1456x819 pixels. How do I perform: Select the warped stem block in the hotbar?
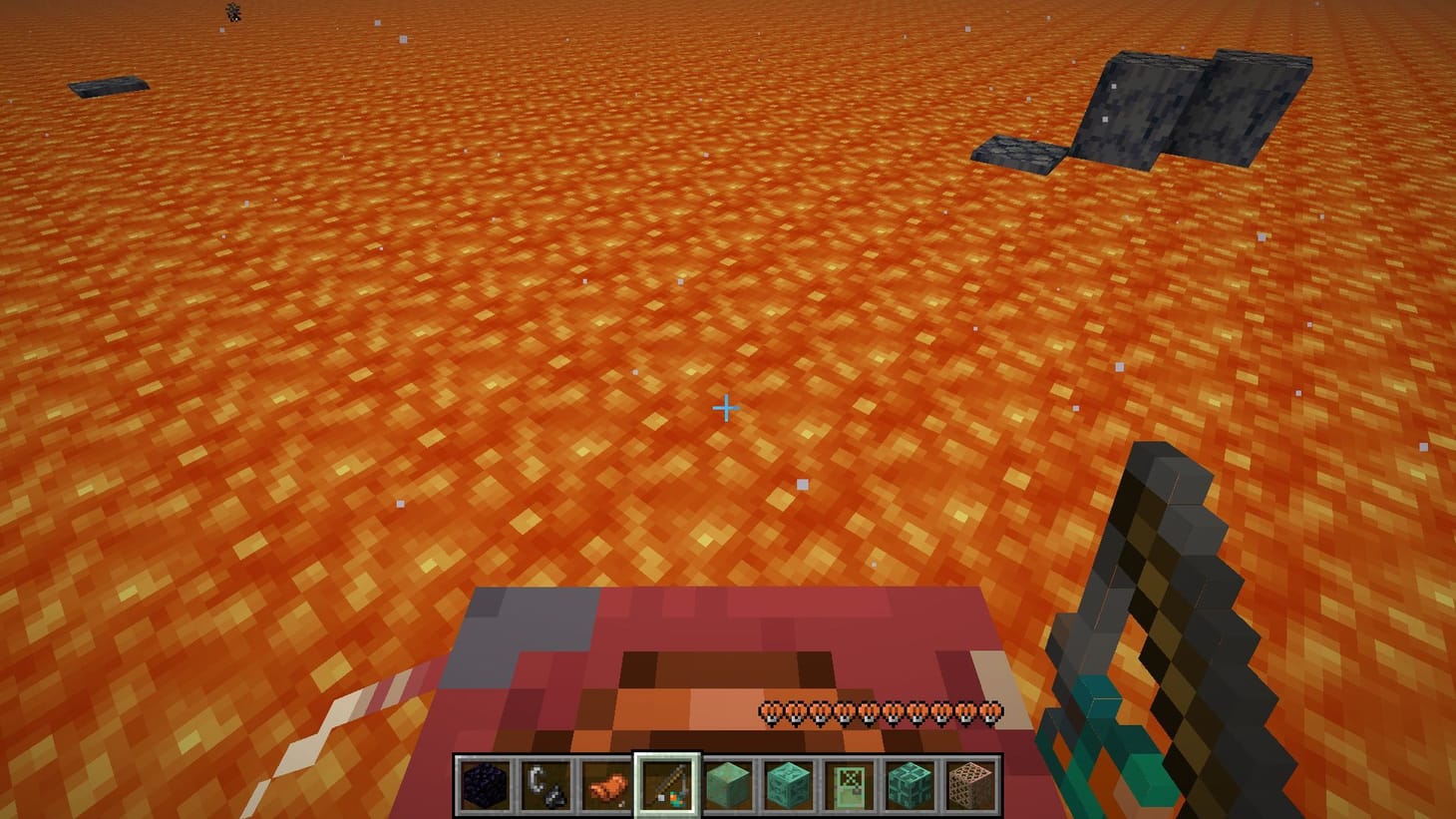click(788, 783)
